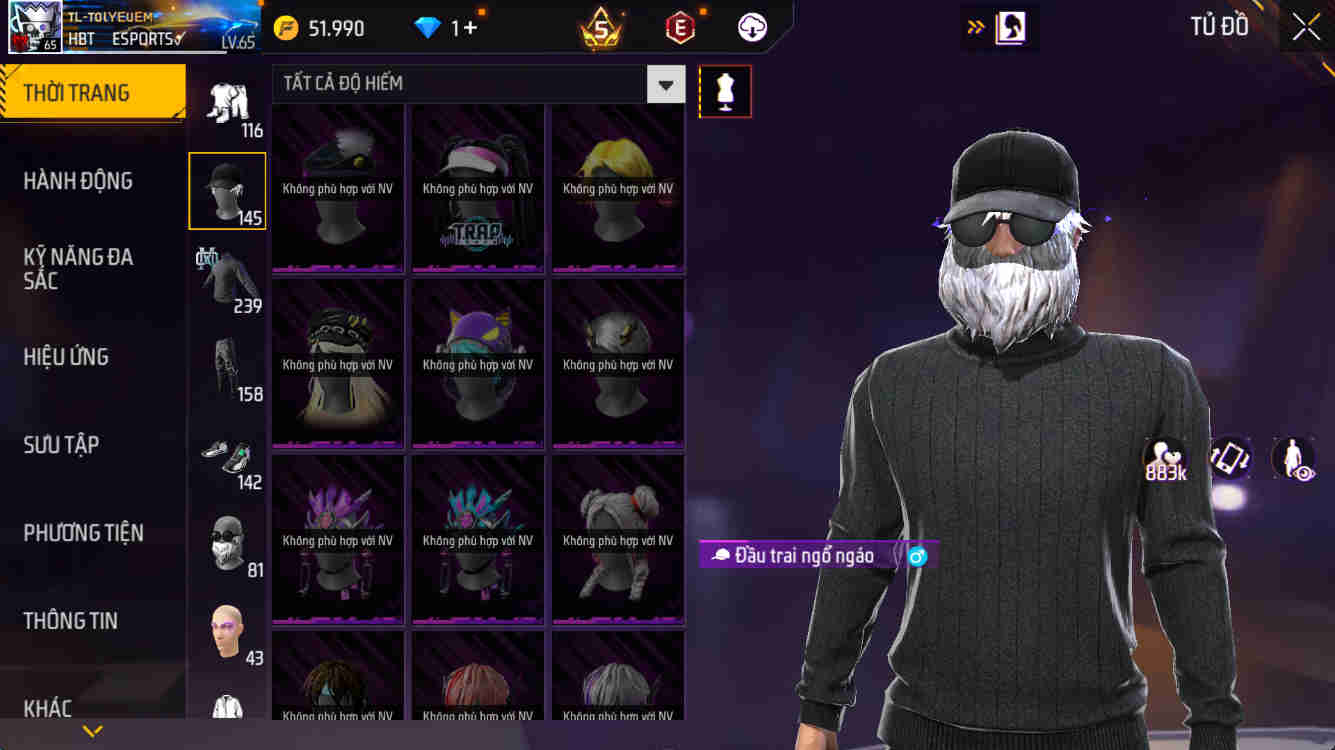Open the shoes category with 142 items
1335x750 pixels.
(227, 453)
